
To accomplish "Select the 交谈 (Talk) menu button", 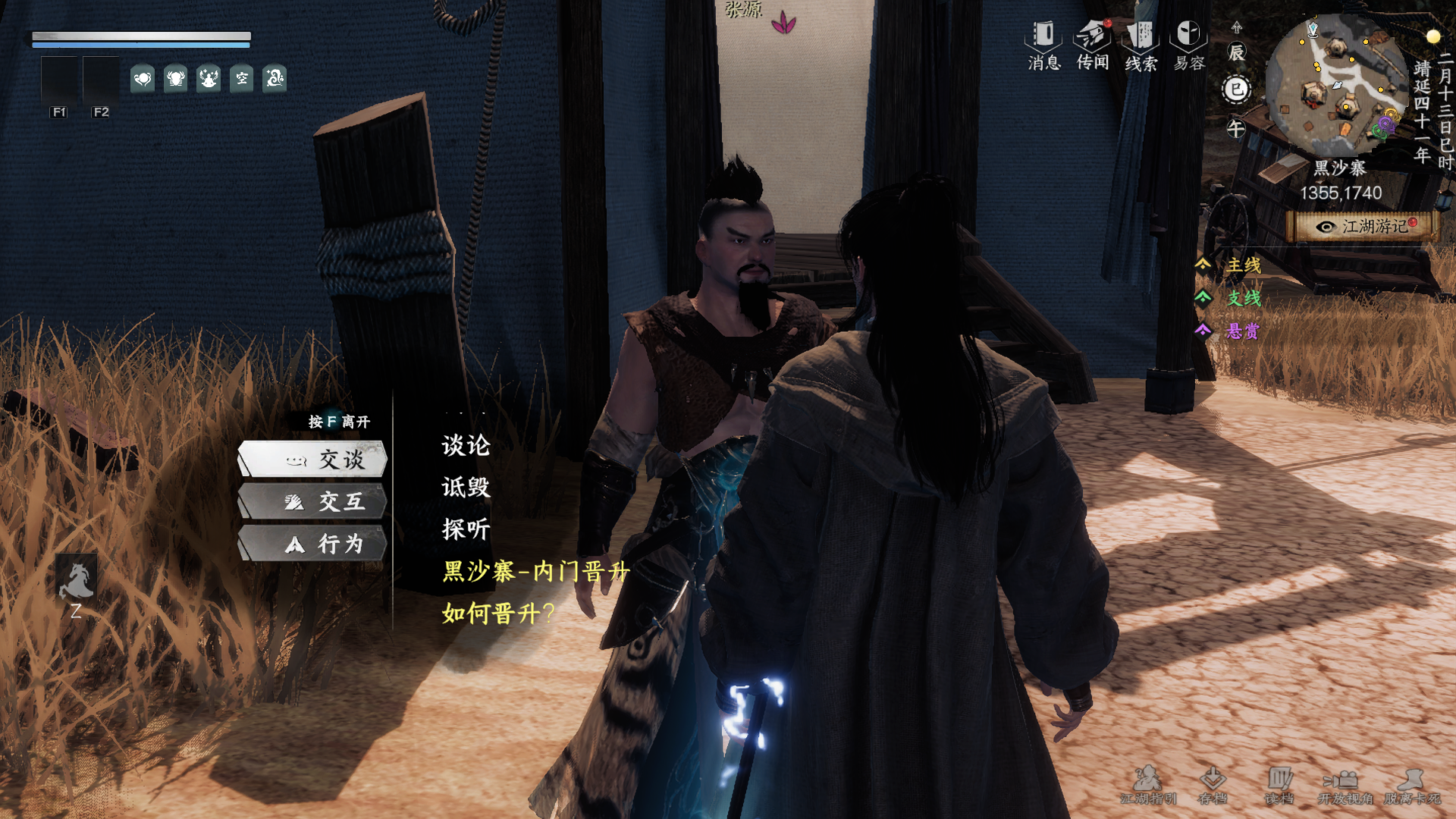I will coord(314,460).
